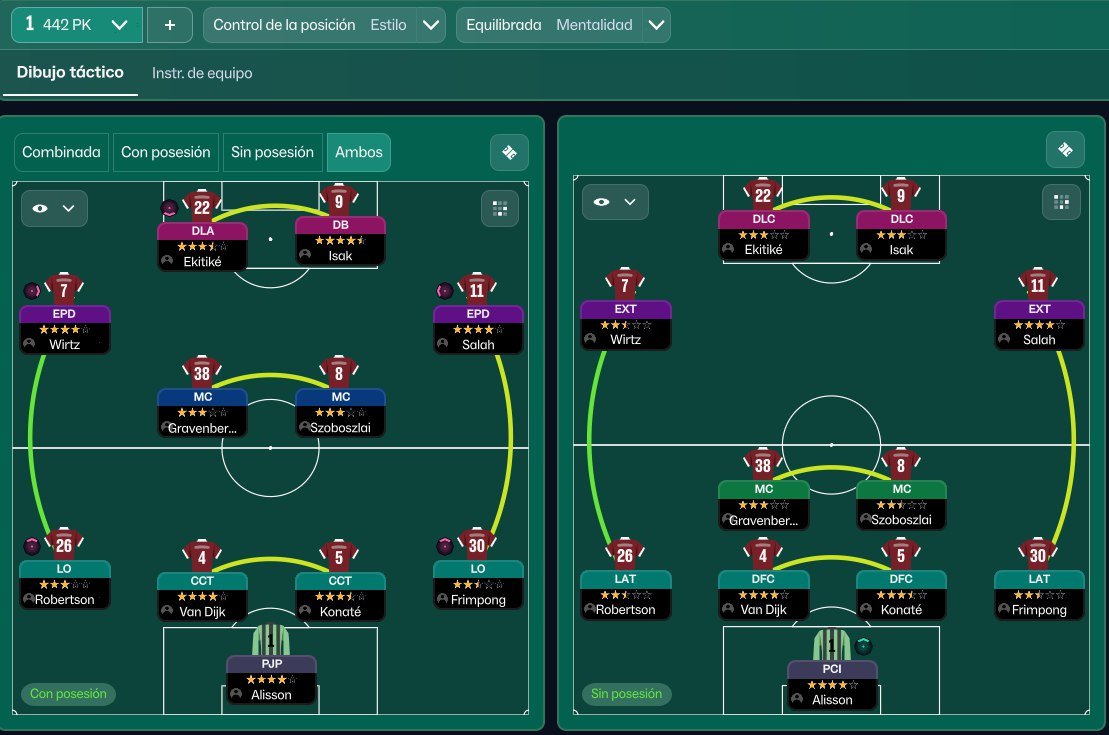Show the Sin posesión view button
The height and width of the screenshot is (735, 1109).
pos(272,152)
